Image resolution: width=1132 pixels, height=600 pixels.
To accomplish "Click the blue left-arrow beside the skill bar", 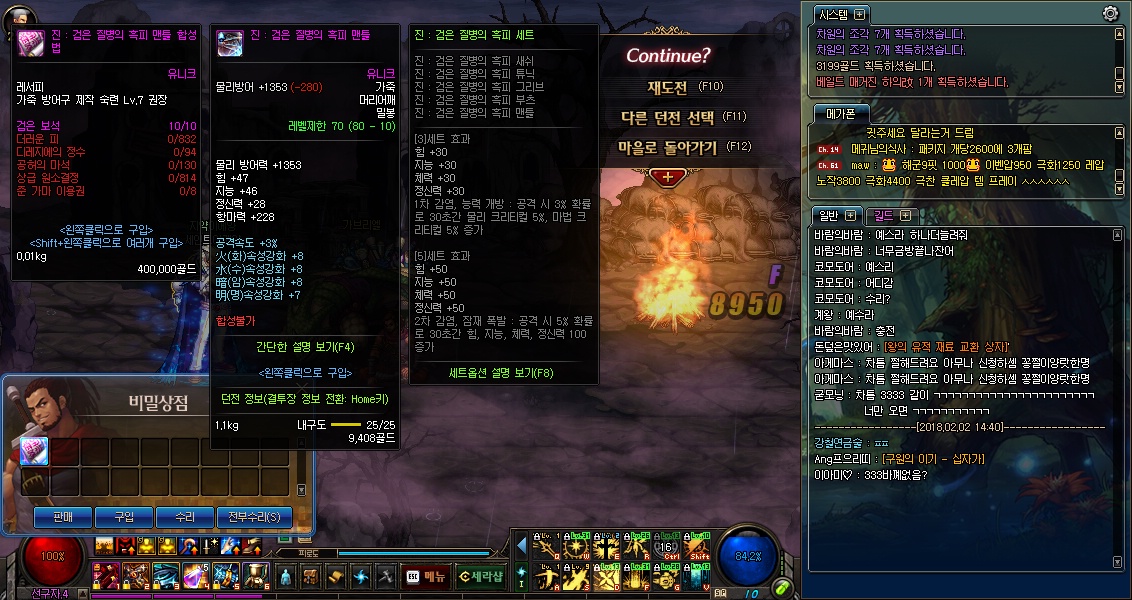I will (x=521, y=545).
